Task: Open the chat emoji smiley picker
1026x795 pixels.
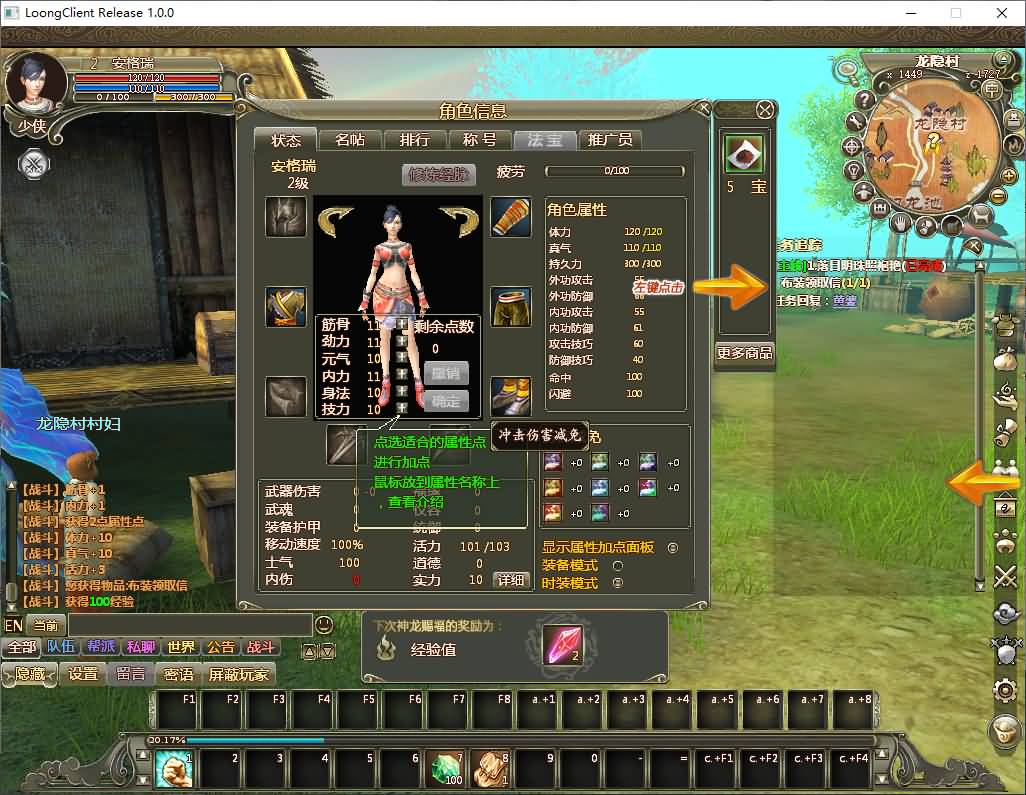Action: click(324, 625)
